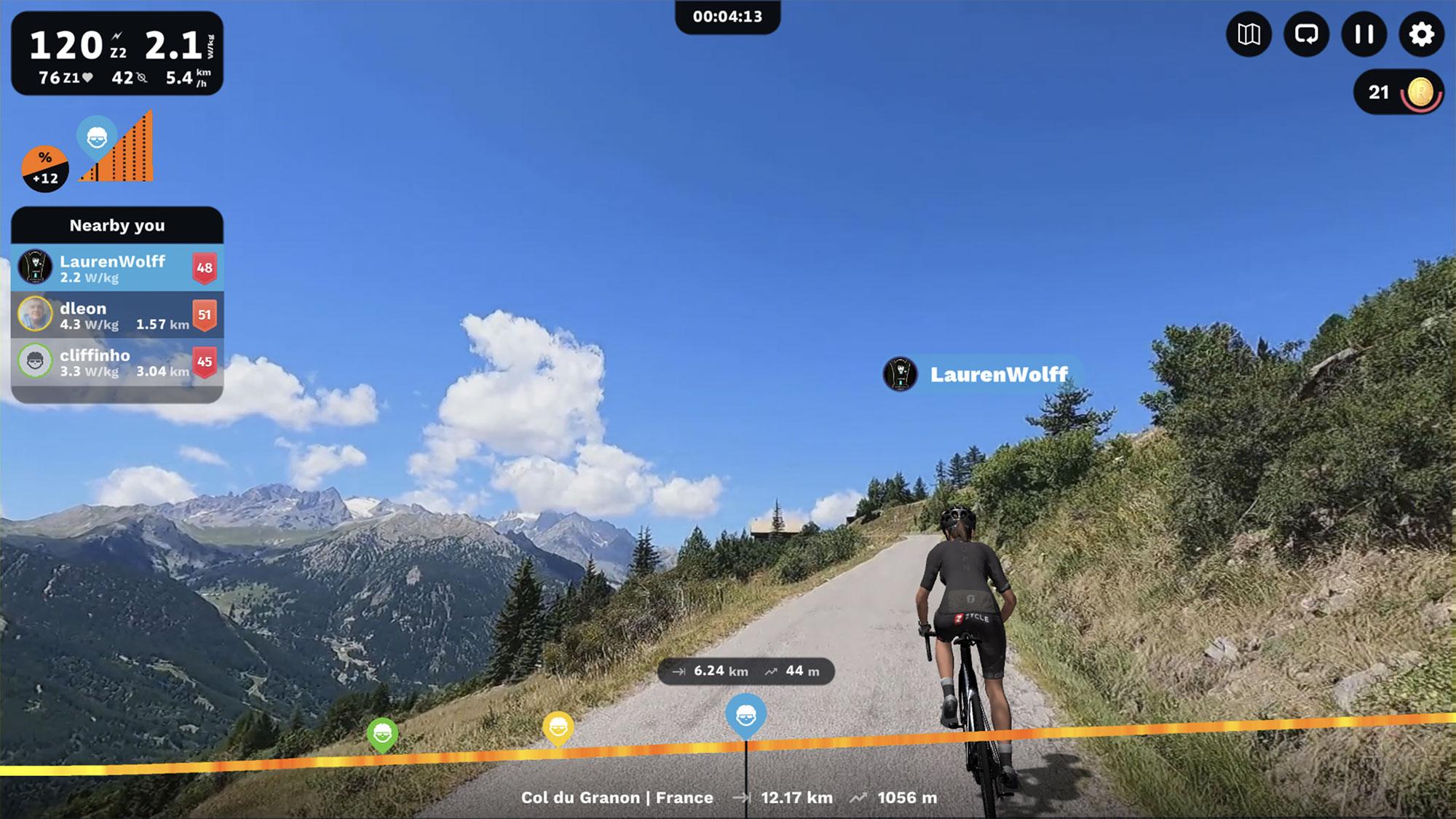
Task: Open the route map view
Action: (1249, 34)
